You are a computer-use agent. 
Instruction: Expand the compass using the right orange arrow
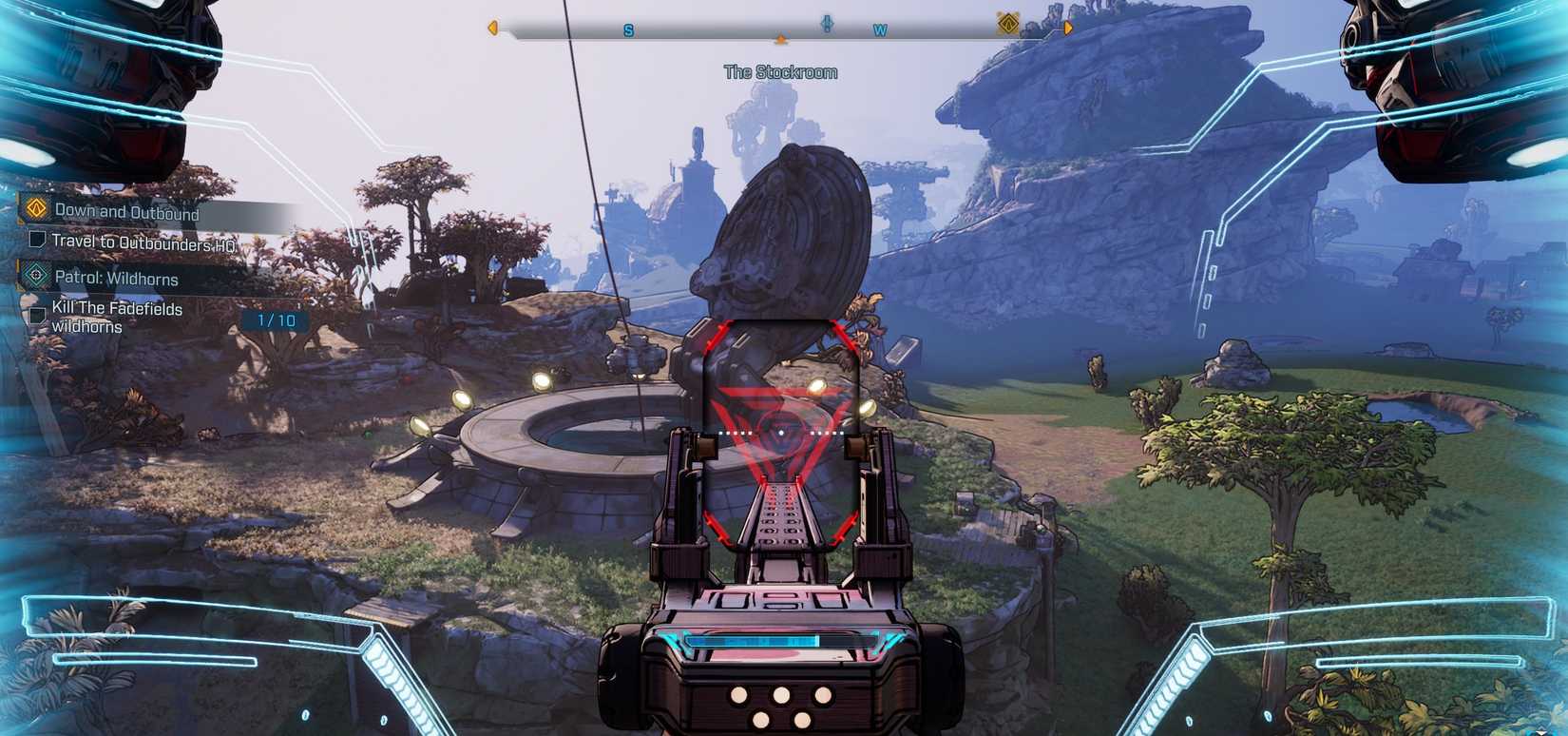point(1068,29)
